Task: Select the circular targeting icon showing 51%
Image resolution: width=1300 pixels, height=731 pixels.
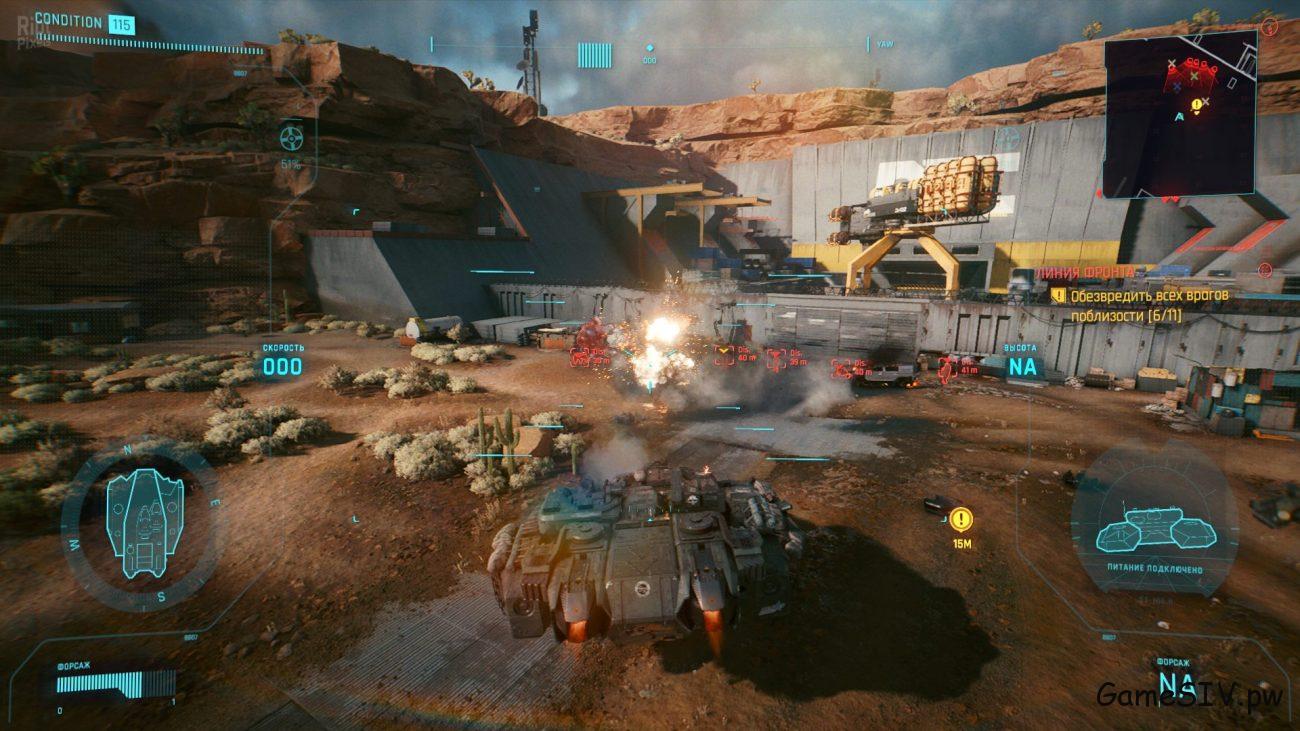Action: (x=291, y=135)
